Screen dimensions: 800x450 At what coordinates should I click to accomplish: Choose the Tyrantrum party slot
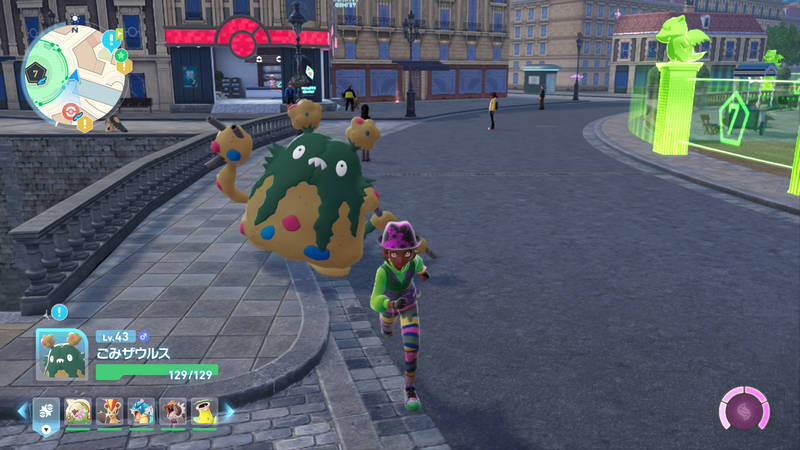pos(173,411)
